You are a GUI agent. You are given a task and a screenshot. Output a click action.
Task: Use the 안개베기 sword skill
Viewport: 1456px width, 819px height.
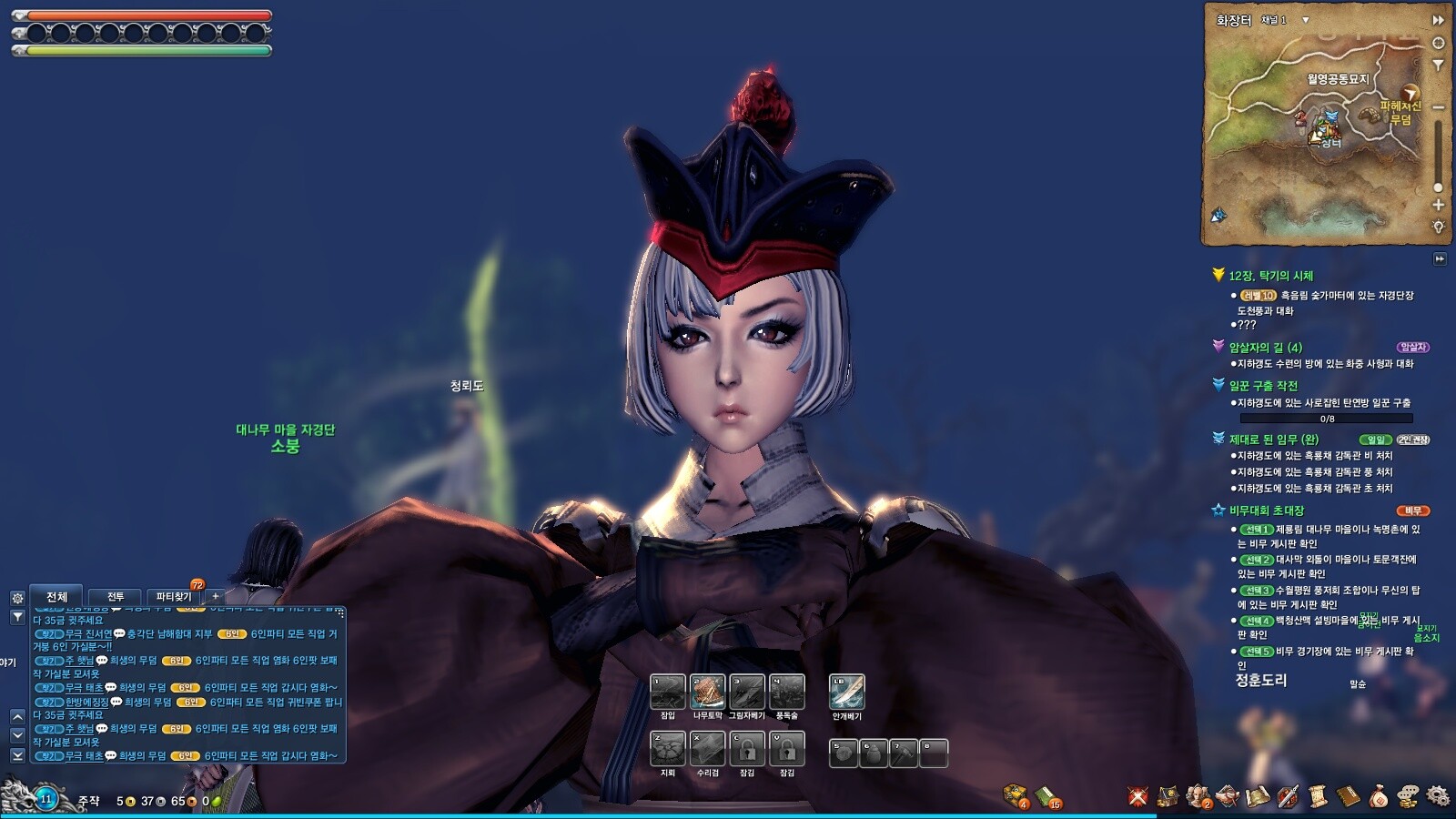[x=846, y=693]
